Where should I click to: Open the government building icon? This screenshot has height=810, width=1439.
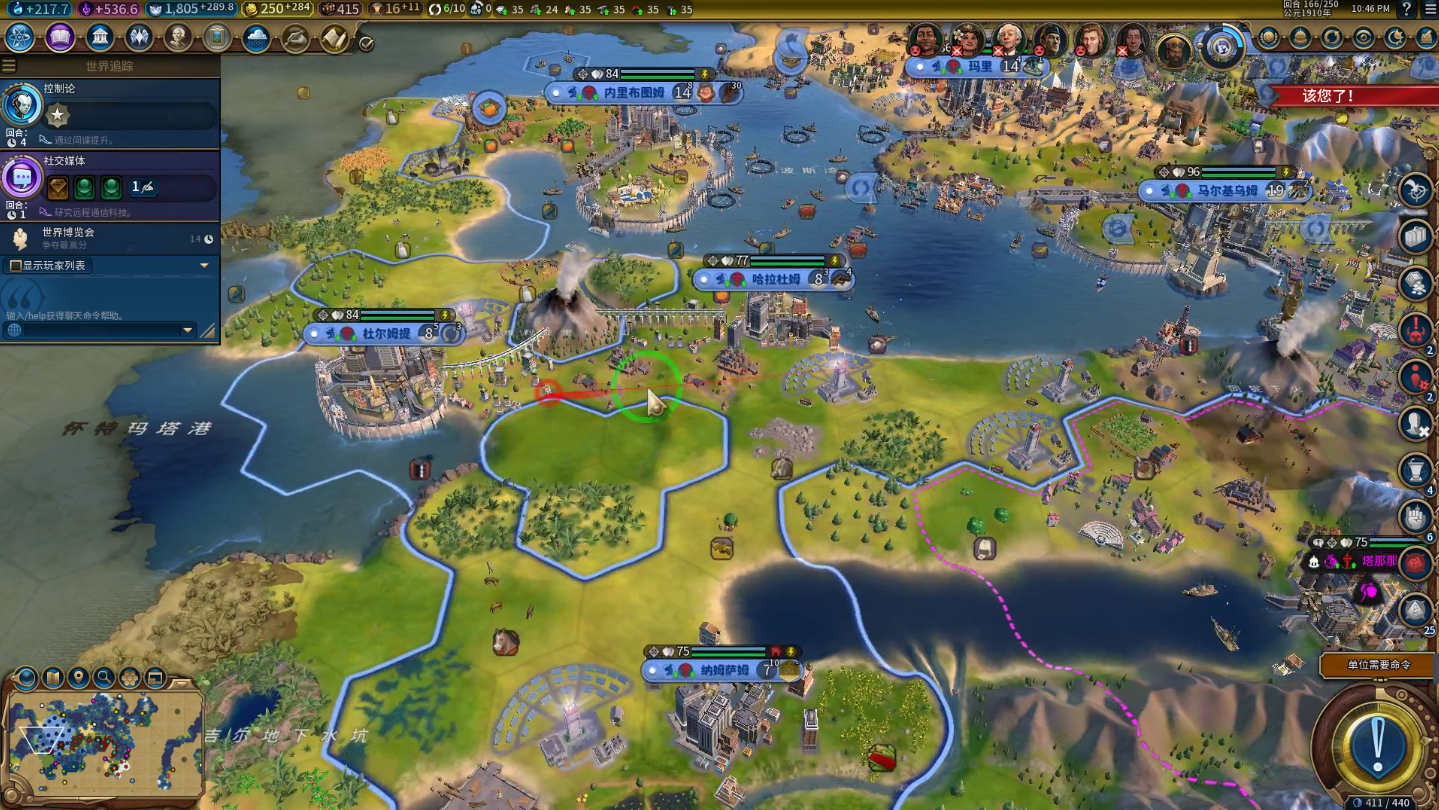(100, 38)
